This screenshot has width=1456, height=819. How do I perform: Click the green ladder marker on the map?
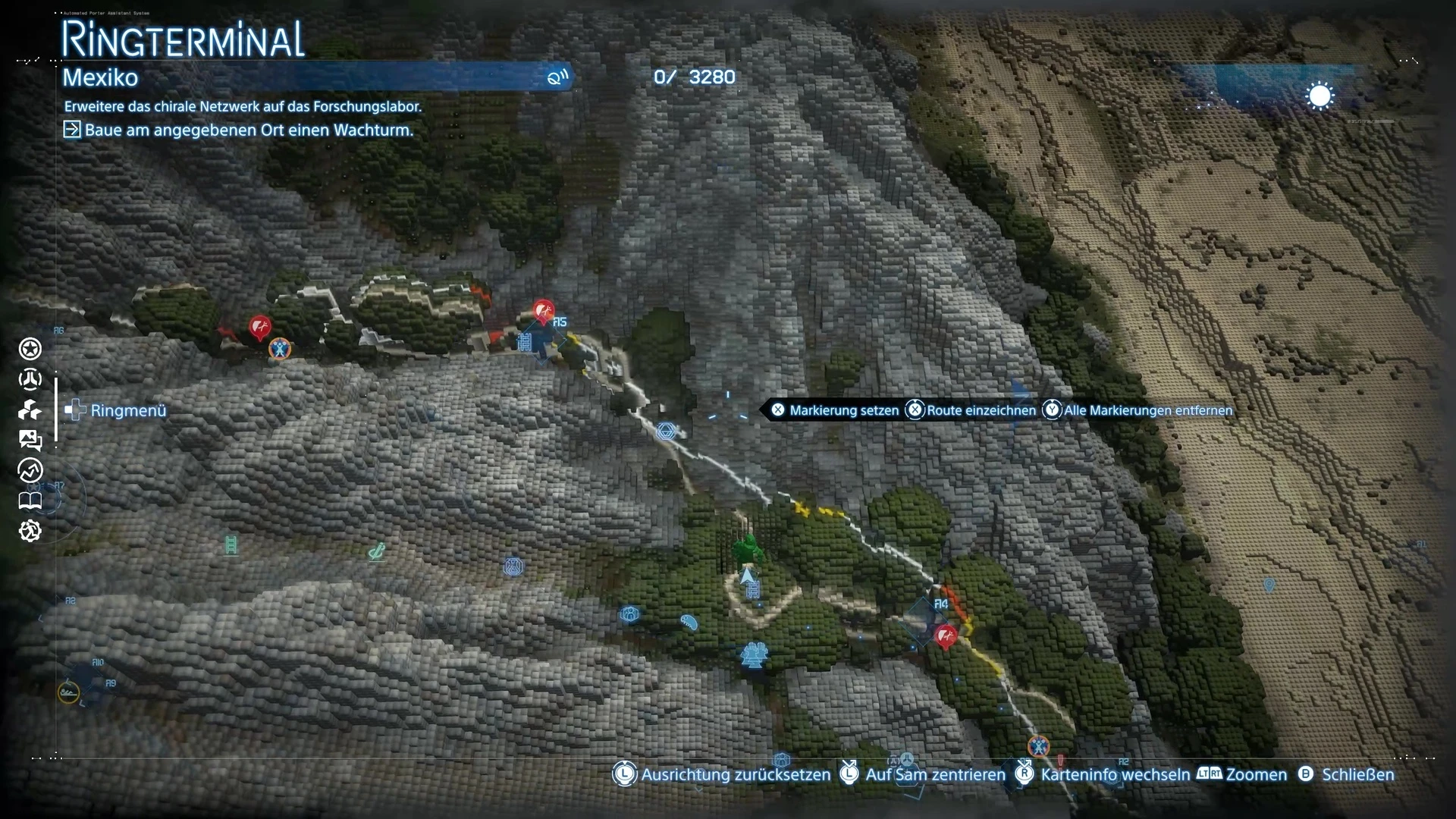pyautogui.click(x=231, y=544)
